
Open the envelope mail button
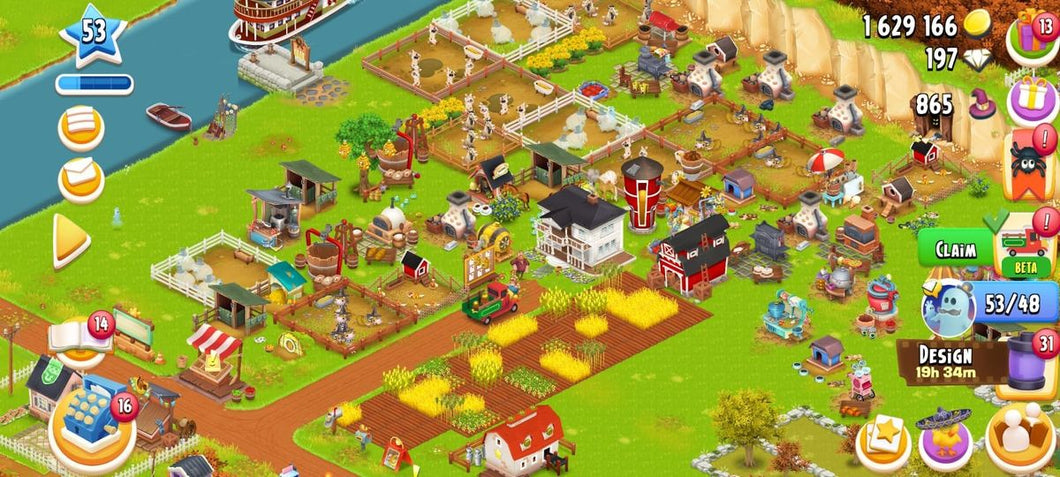[81, 177]
